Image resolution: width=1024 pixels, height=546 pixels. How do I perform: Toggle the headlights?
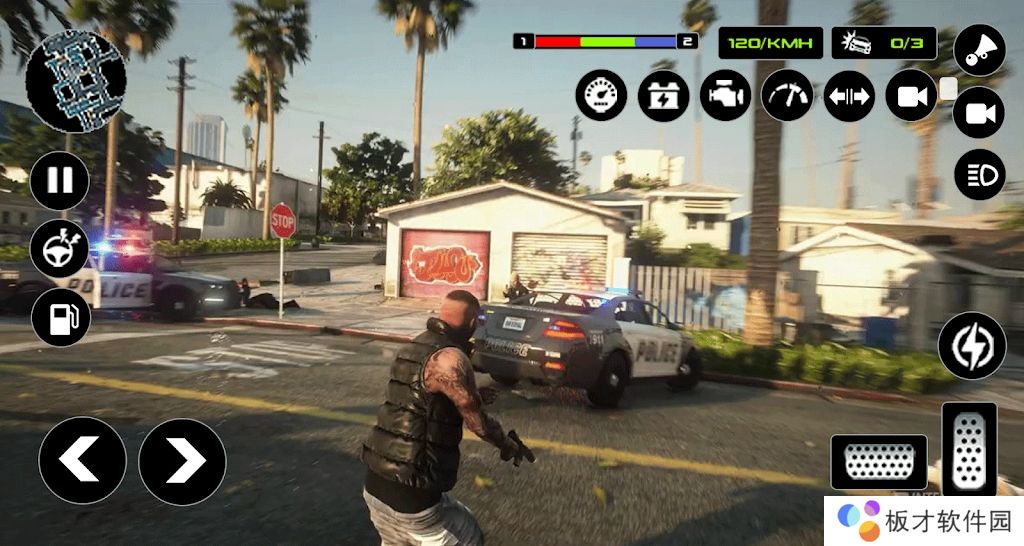tap(979, 175)
